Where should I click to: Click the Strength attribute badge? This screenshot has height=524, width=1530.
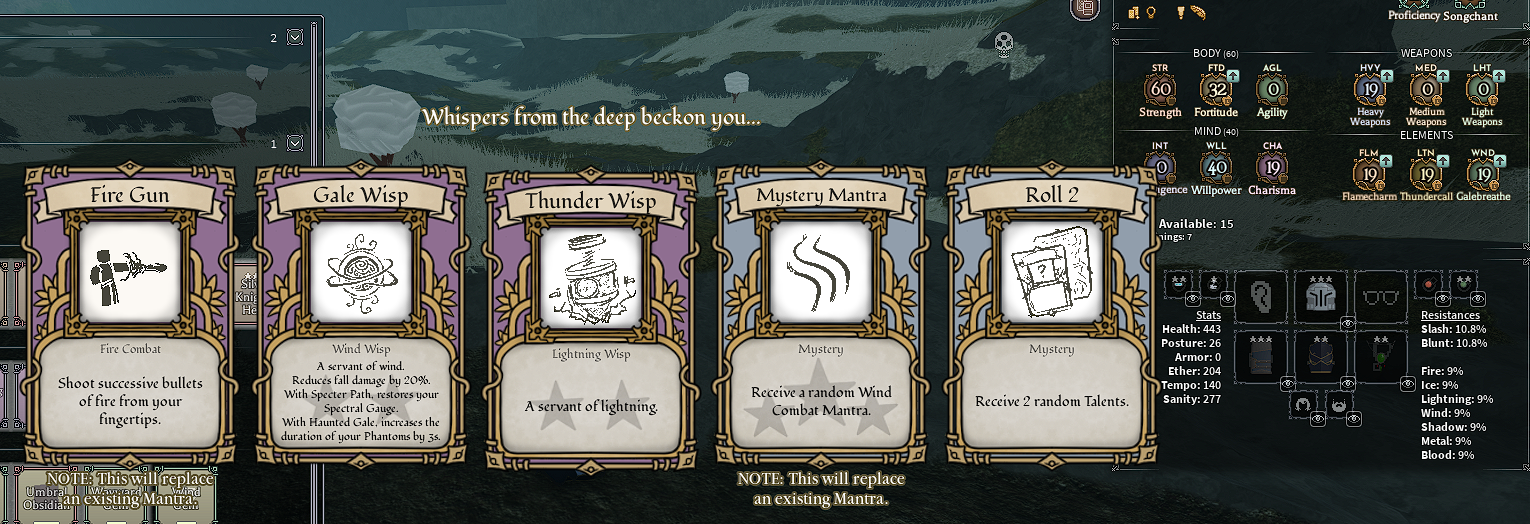[x=1160, y=90]
